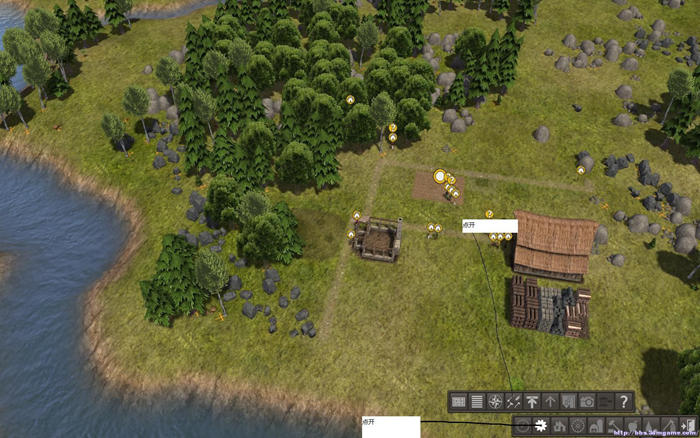This screenshot has width=700, height=438.
Task: Select the compass rose toolbar icon
Action: (x=495, y=401)
